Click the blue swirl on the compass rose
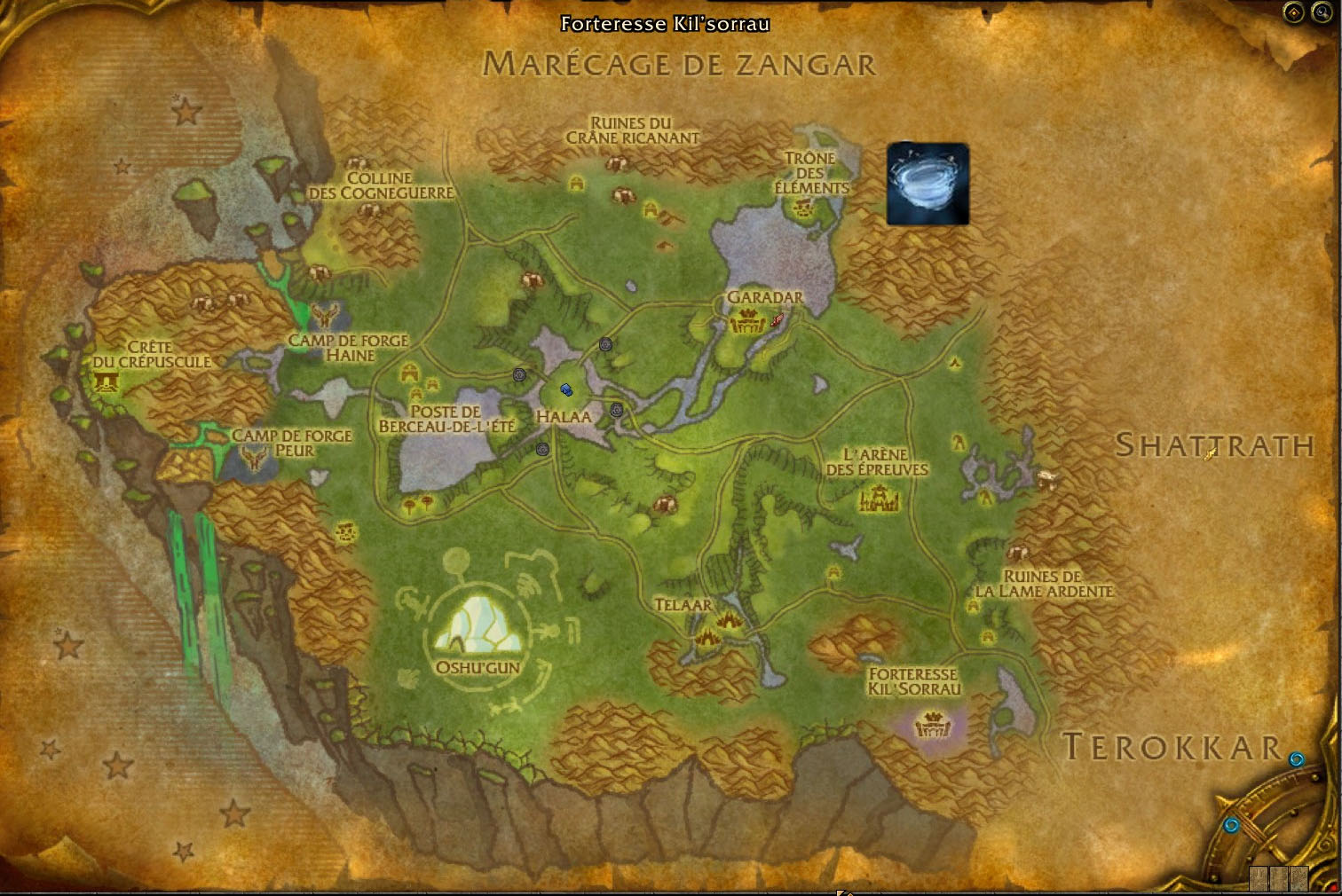The height and width of the screenshot is (896, 1342). coord(1232,823)
